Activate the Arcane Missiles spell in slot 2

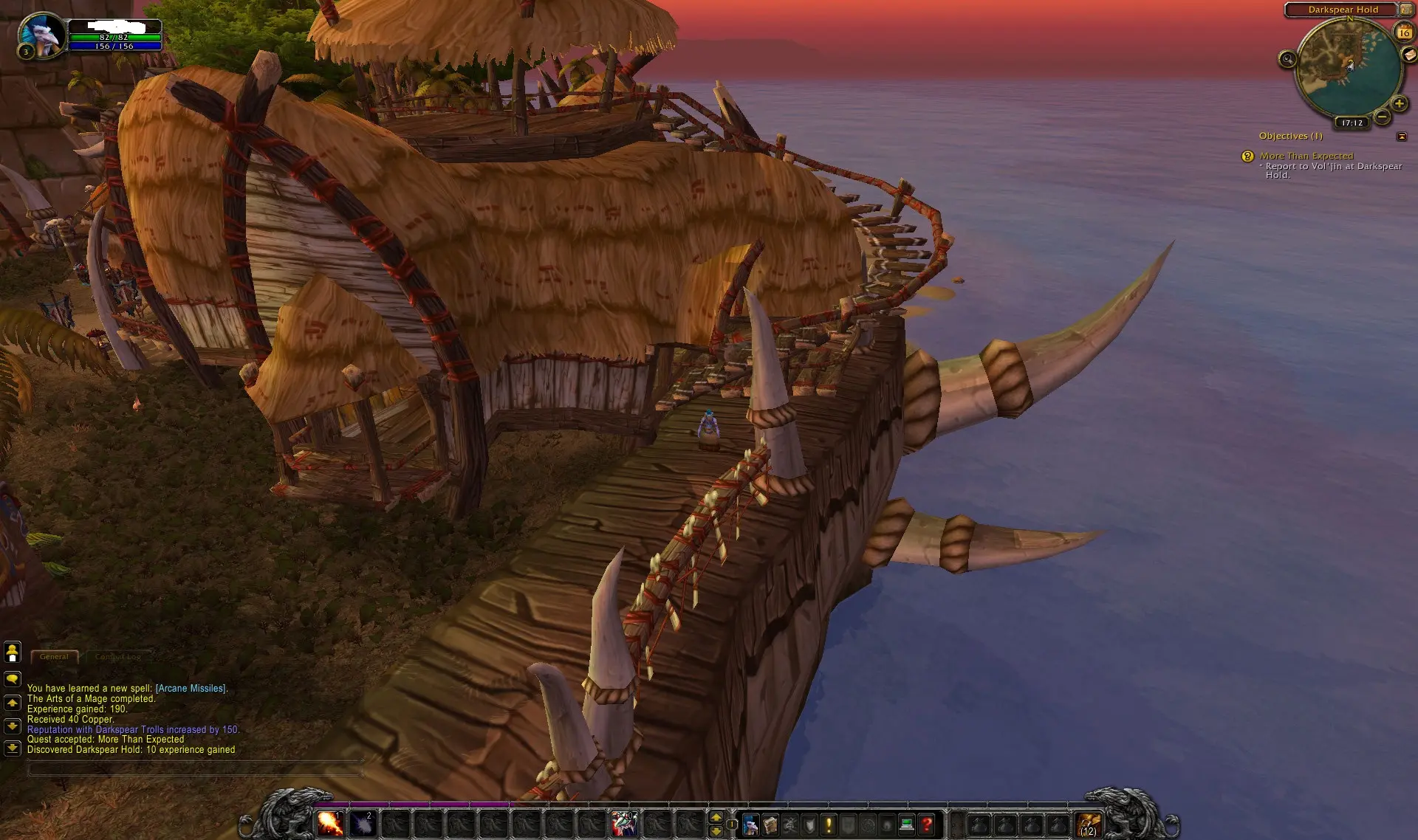click(x=362, y=823)
